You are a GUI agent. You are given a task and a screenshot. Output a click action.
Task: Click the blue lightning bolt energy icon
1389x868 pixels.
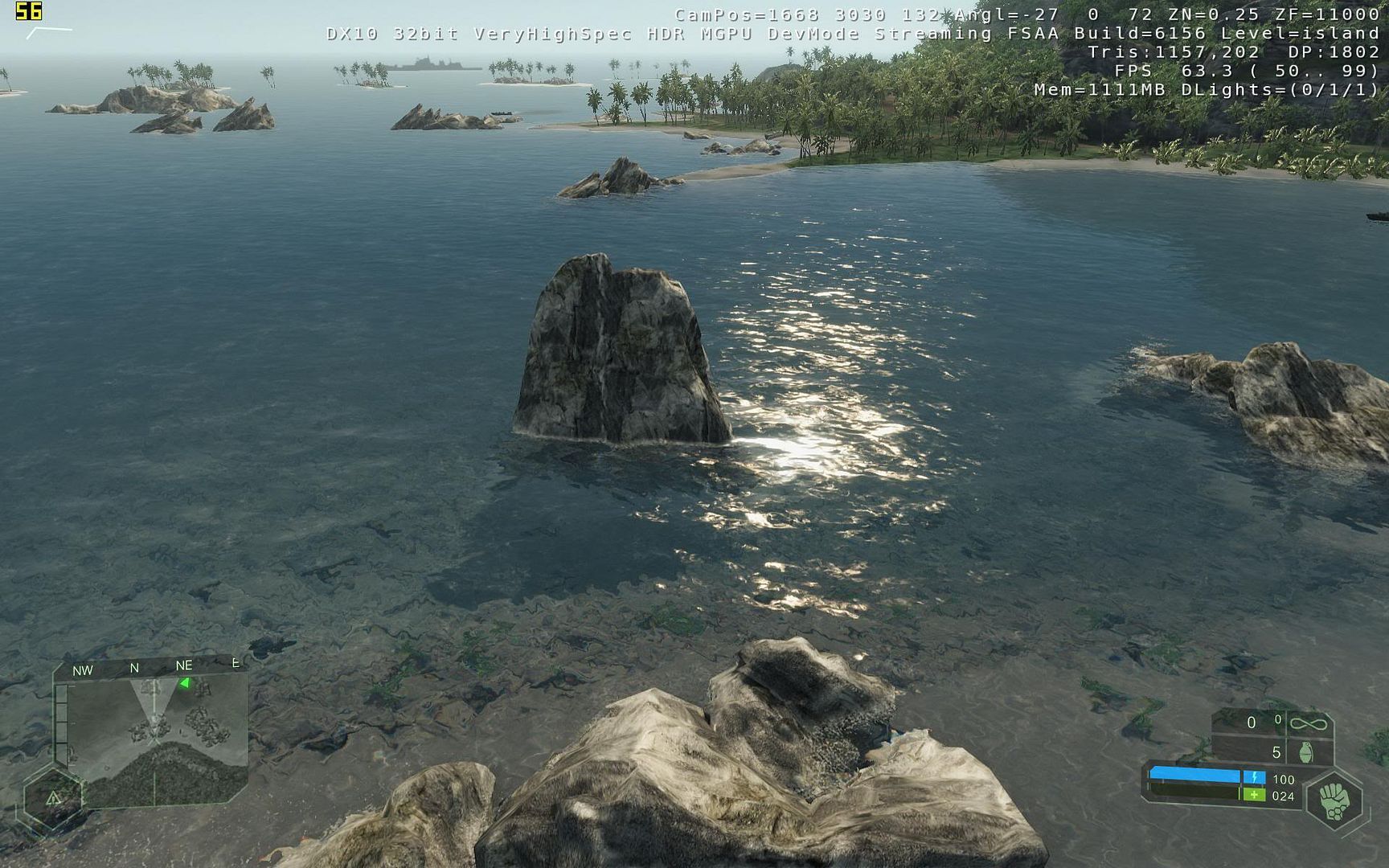coord(1254,777)
